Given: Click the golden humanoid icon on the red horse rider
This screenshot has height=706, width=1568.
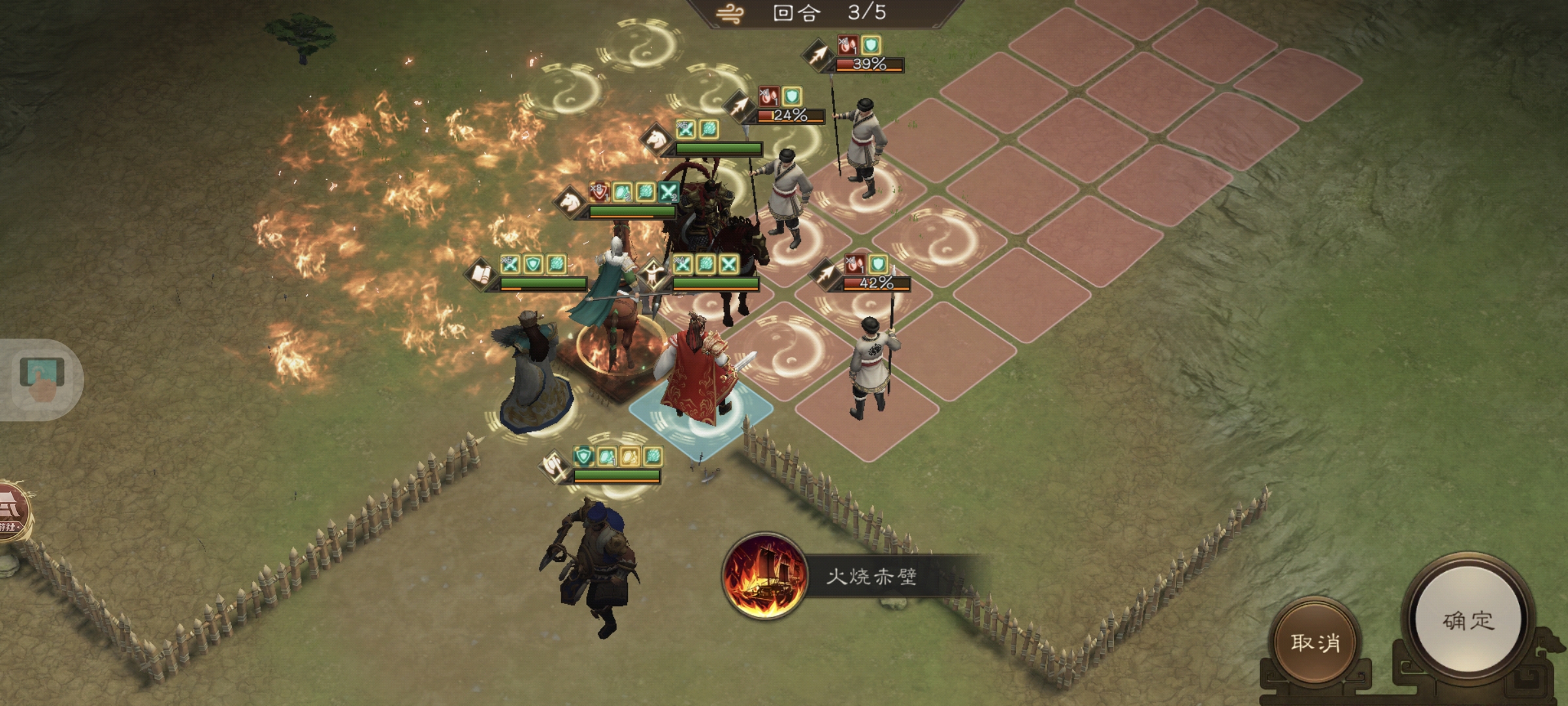Looking at the screenshot, I should (653, 274).
